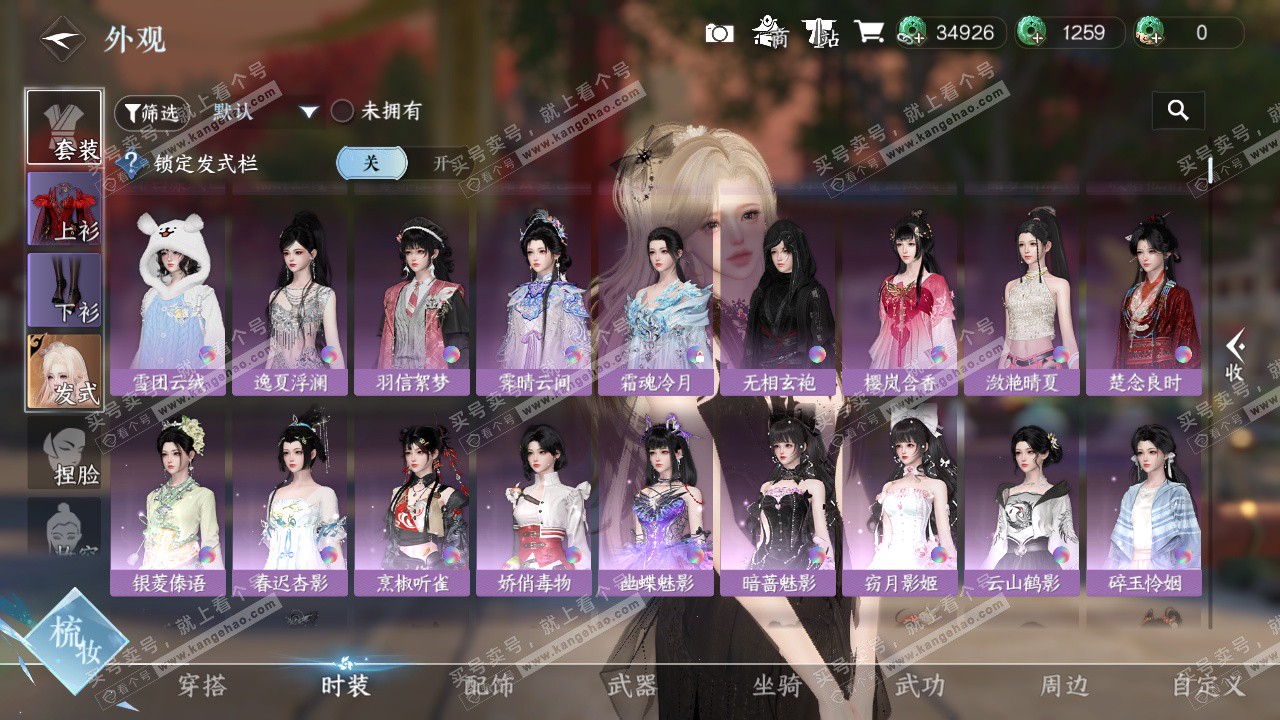The height and width of the screenshot is (720, 1280).
Task: Select the 套装 category tab
Action: 64,127
